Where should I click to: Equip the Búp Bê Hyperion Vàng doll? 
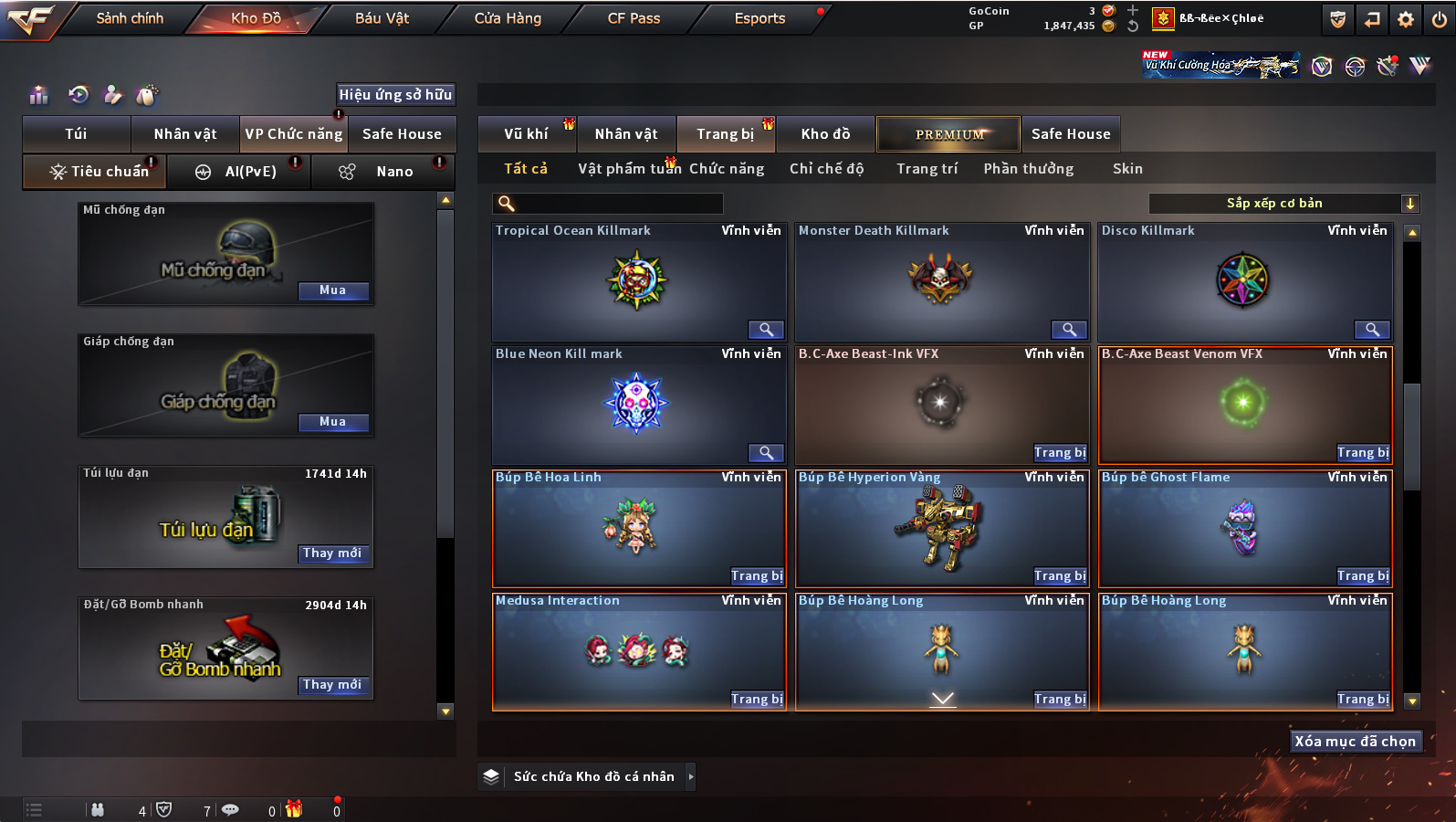[x=1059, y=576]
